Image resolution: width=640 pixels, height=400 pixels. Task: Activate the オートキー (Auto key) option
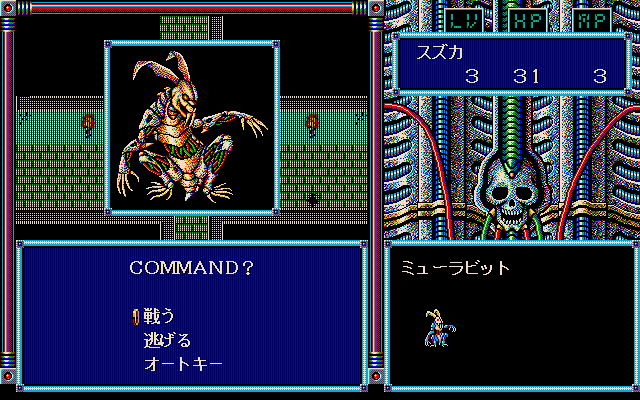[183, 362]
